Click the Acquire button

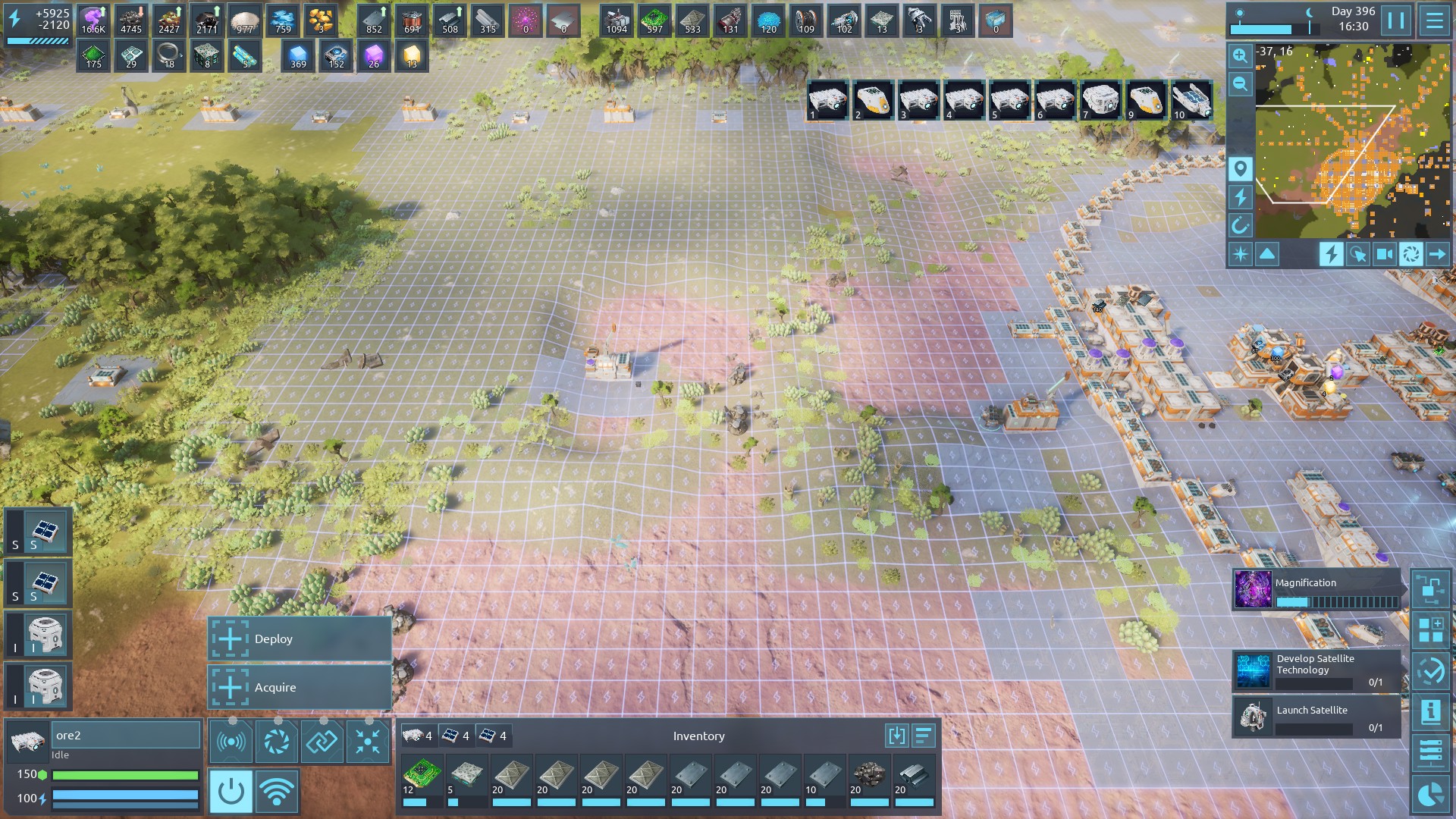coord(300,688)
